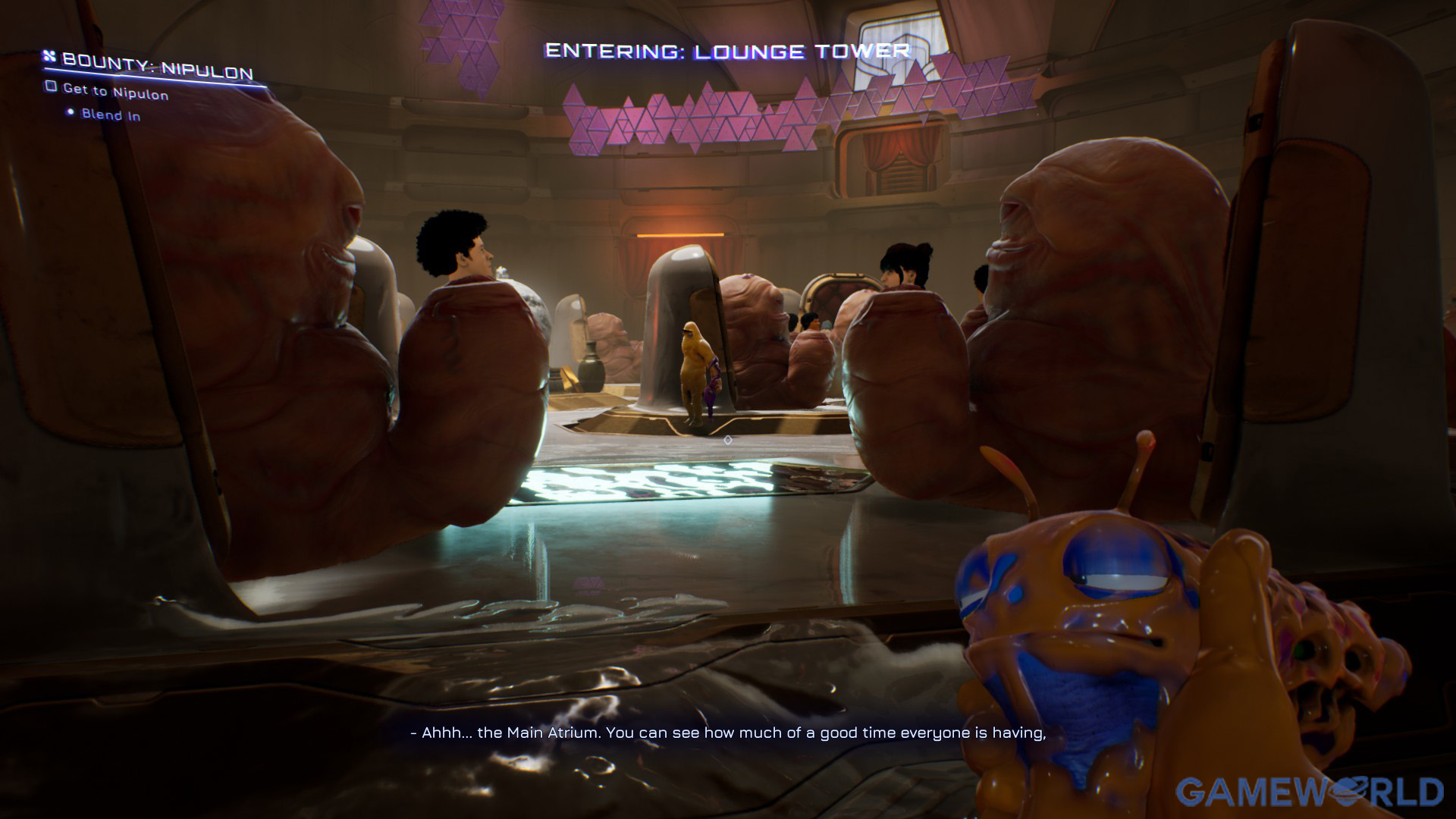Viewport: 1456px width, 819px height.
Task: Click the Get to Nipulon objective checkbox
Action: [x=51, y=86]
